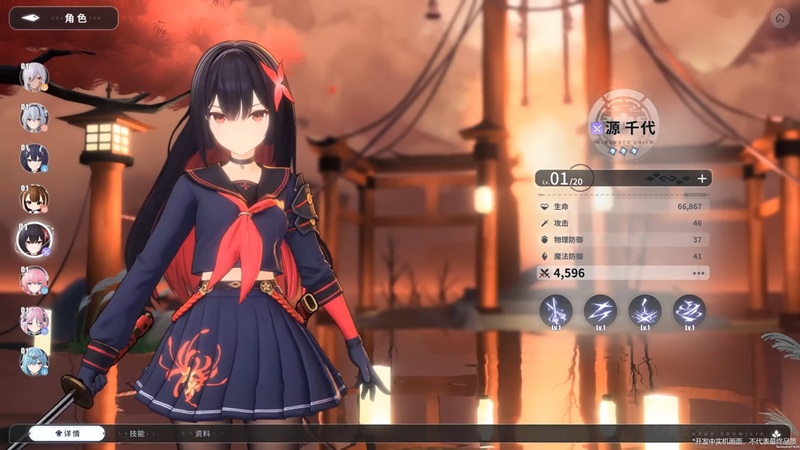Open the swirling energy skill icon
800x450 pixels.
click(688, 311)
